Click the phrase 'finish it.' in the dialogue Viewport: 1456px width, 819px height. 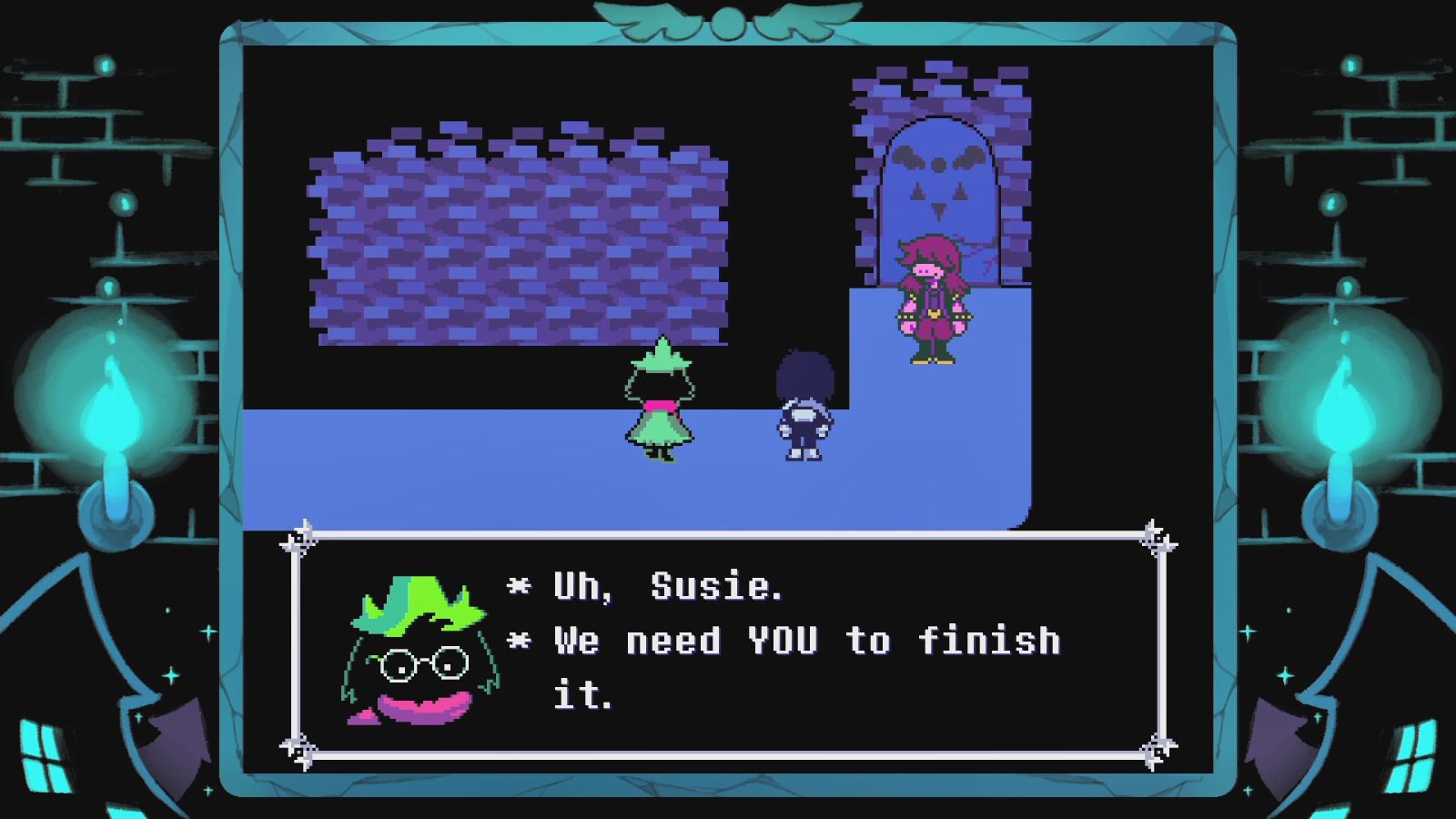[x=992, y=642]
